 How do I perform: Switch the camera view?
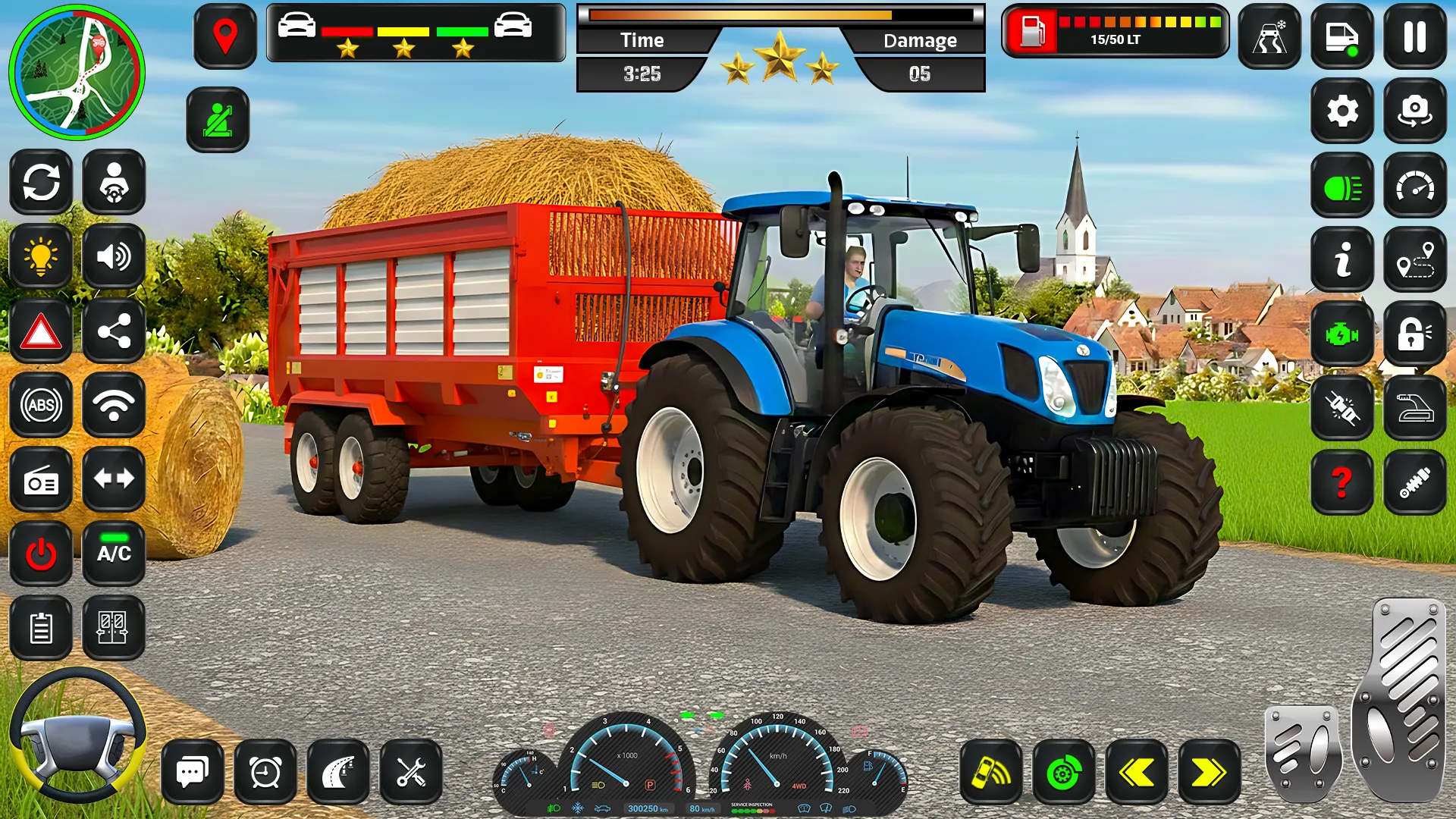tap(1415, 111)
